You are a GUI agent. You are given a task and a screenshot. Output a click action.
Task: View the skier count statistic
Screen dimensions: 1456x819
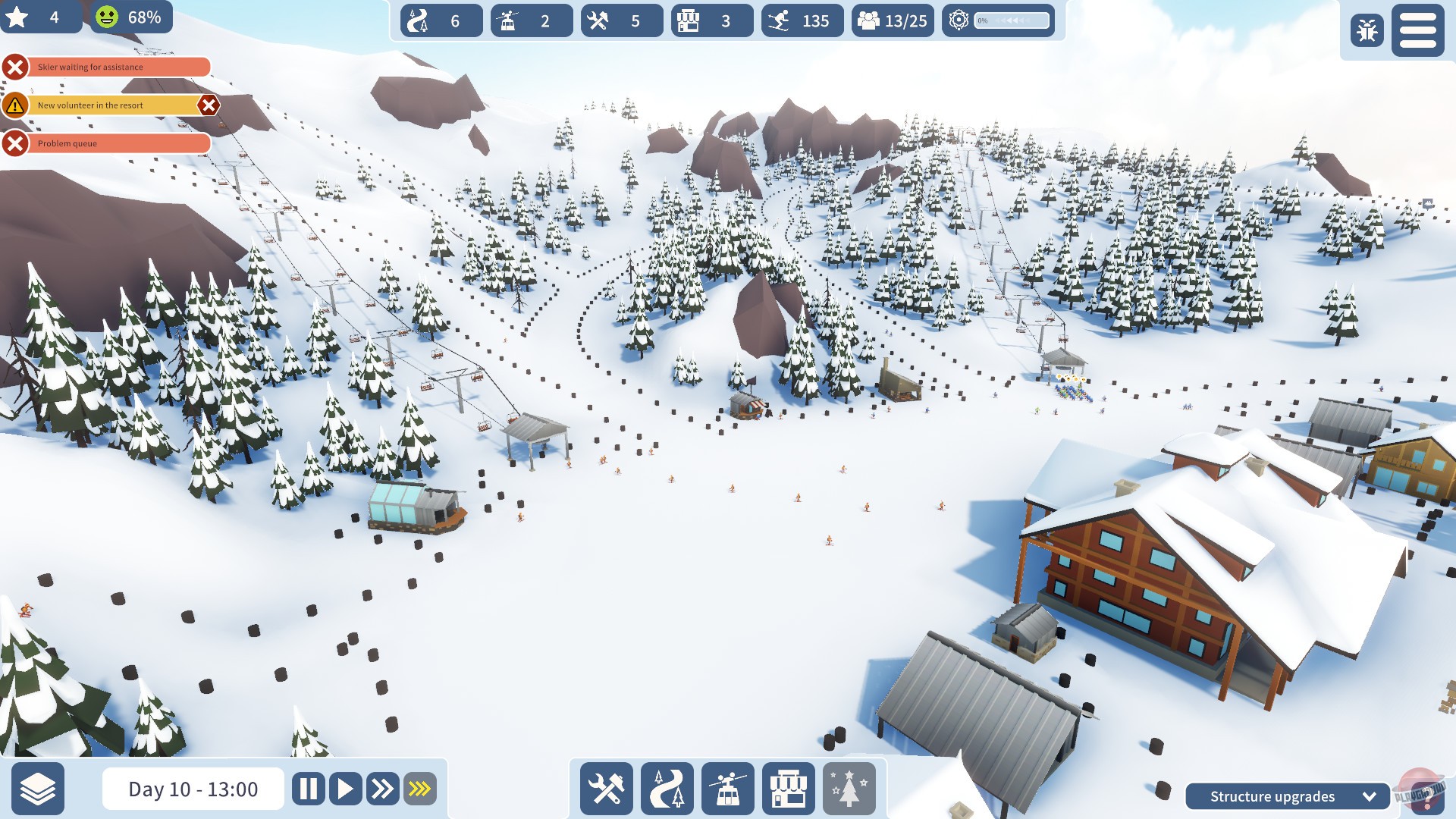pos(800,21)
